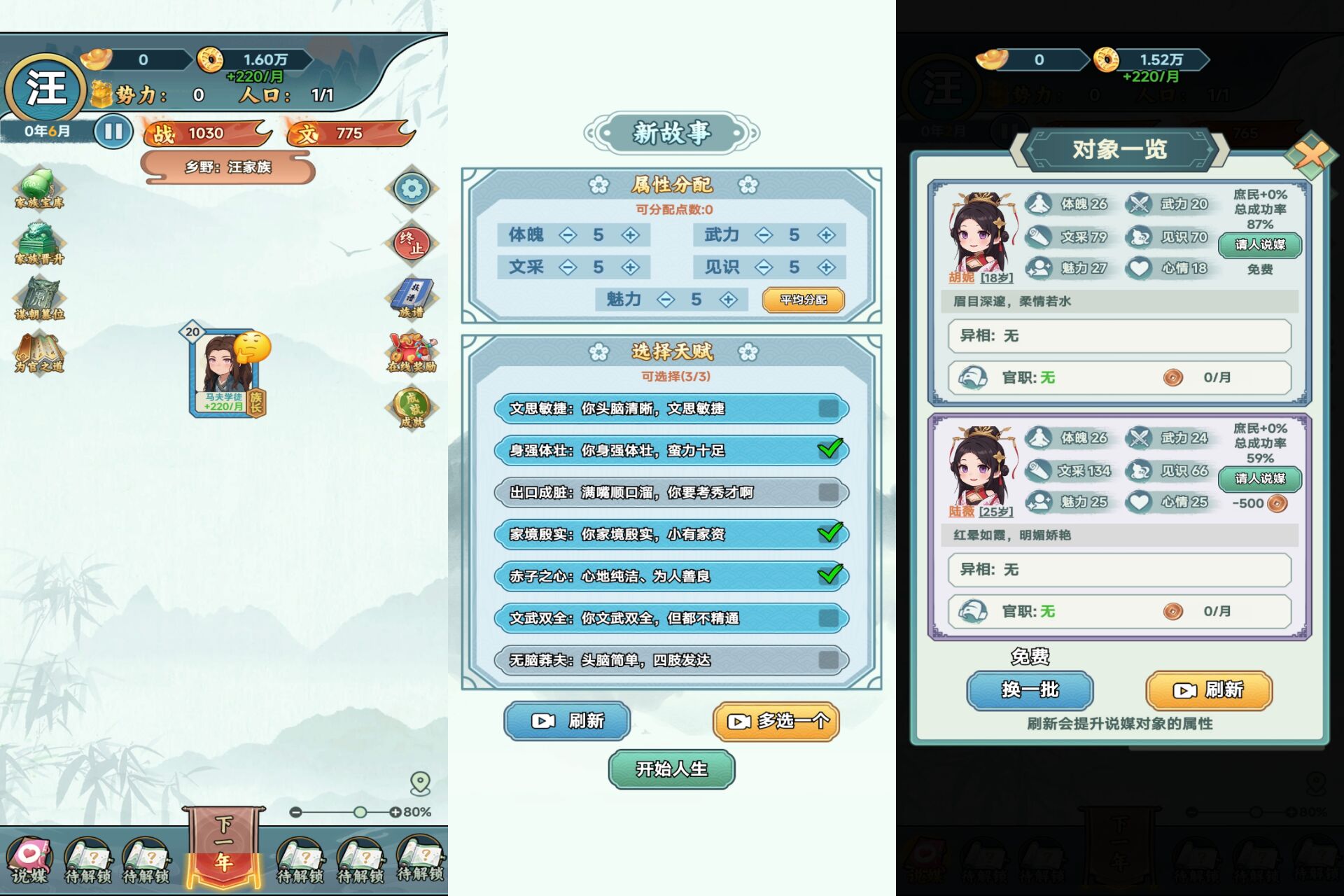Screen dimensions: 1344x896
Task: Start life with 开始人生 button
Action: (x=671, y=769)
